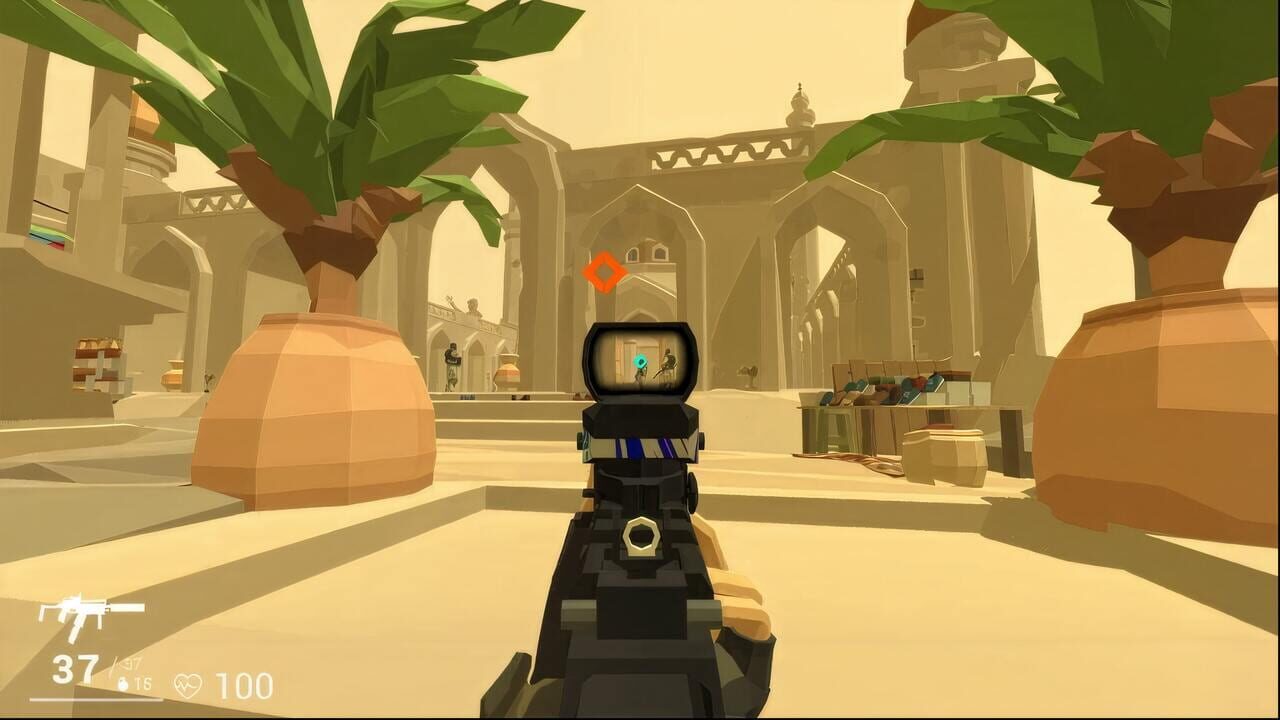This screenshot has width=1280, height=720.
Task: Click the current ammo number 37
Action: point(74,668)
